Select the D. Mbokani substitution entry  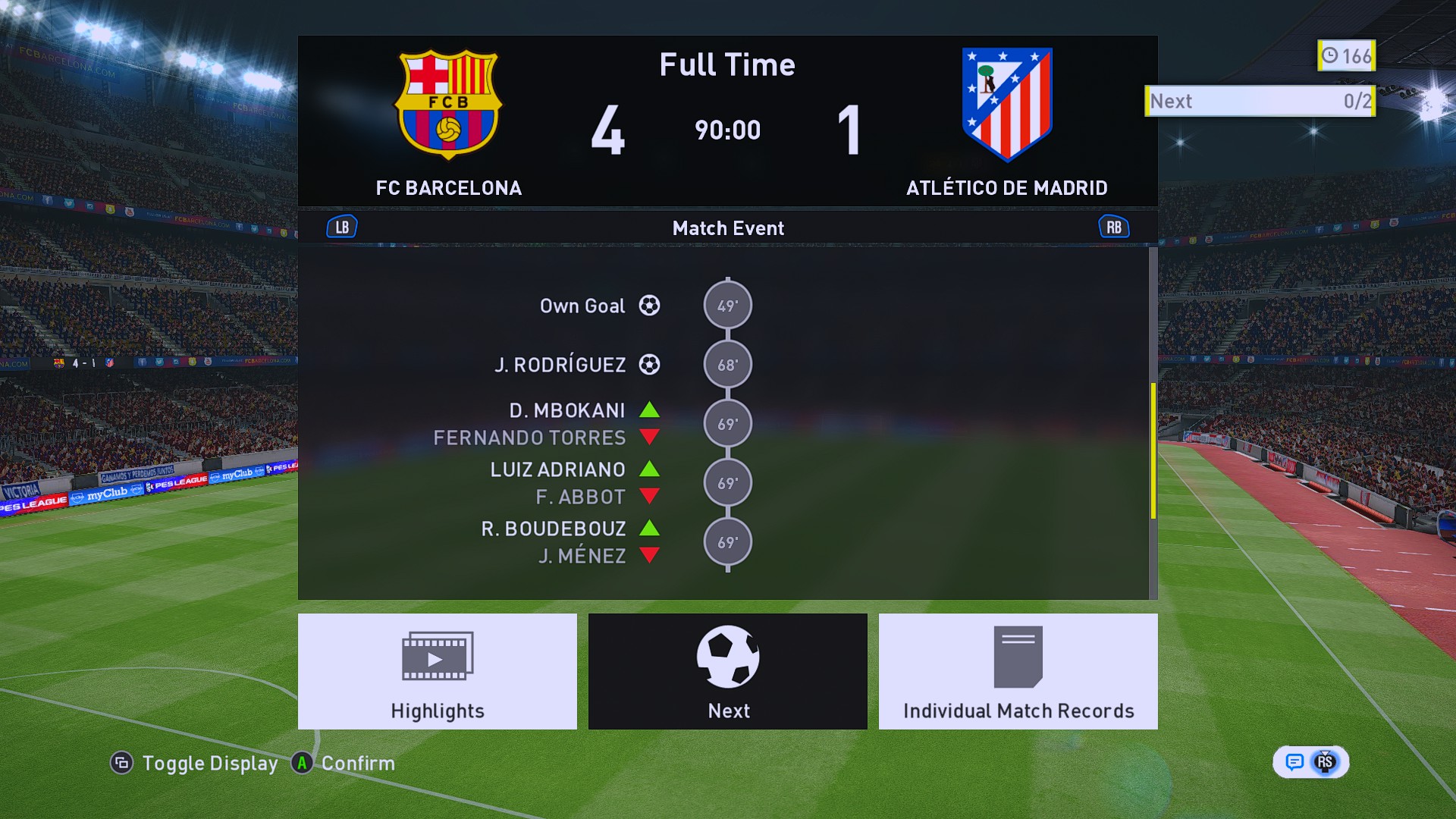pyautogui.click(x=567, y=411)
